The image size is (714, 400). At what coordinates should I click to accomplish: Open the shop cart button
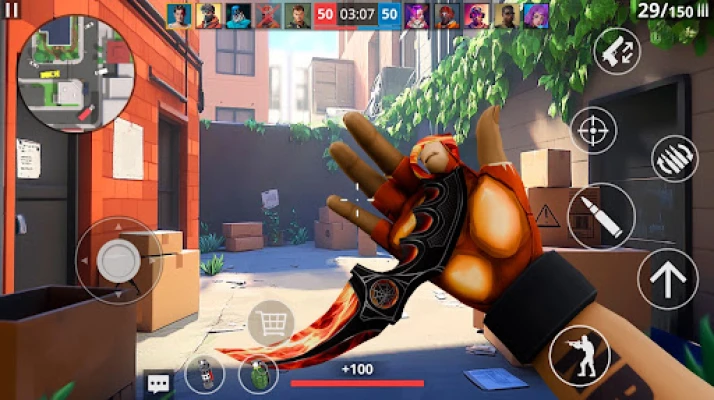pos(270,323)
